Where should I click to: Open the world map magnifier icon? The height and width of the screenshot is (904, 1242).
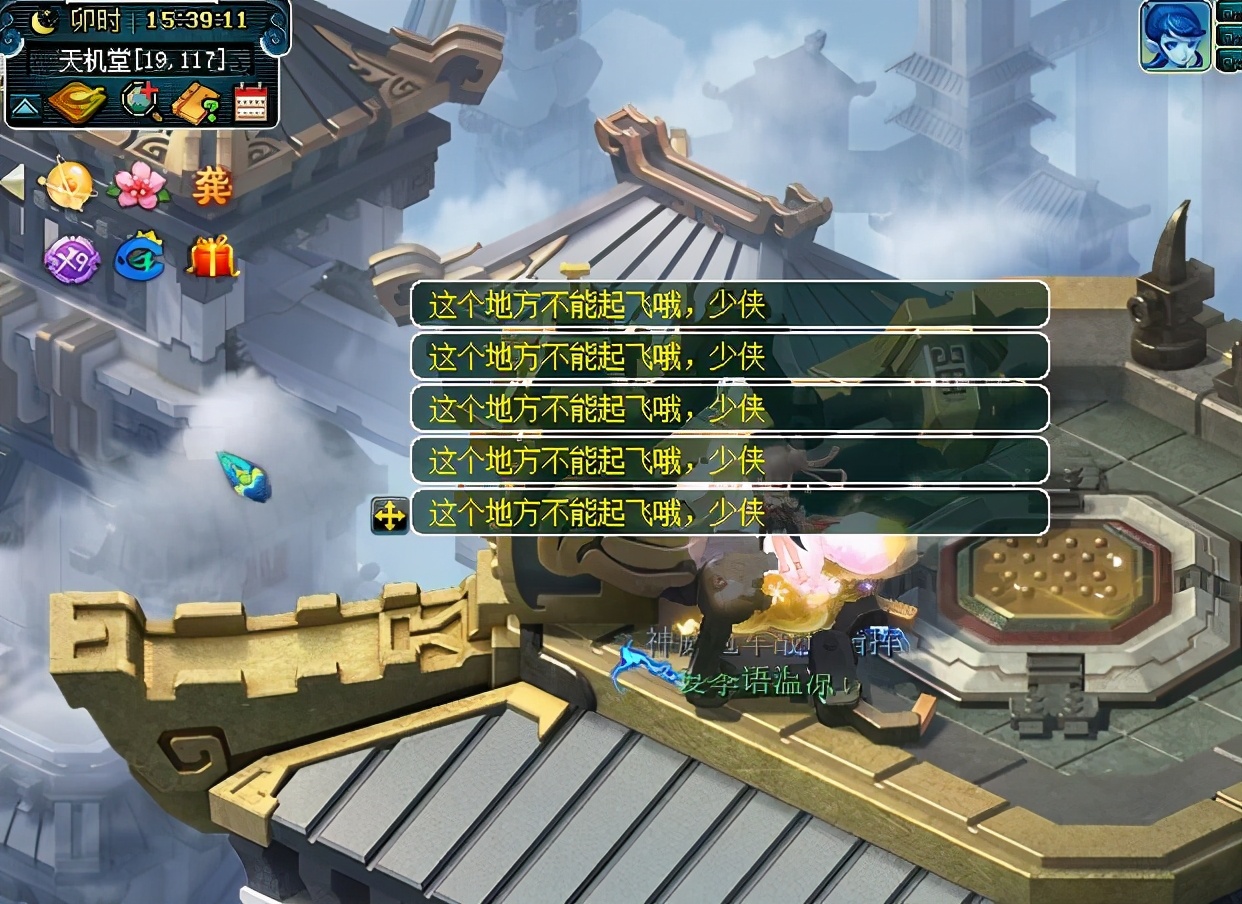140,103
